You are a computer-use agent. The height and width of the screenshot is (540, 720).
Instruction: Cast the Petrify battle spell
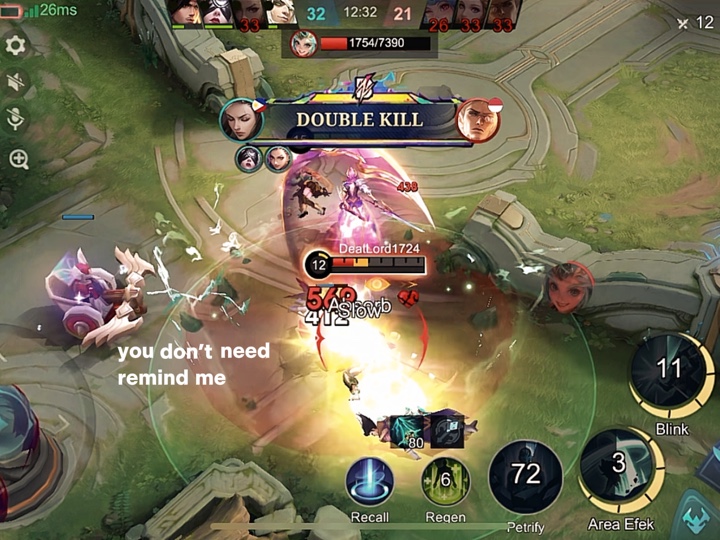(525, 476)
